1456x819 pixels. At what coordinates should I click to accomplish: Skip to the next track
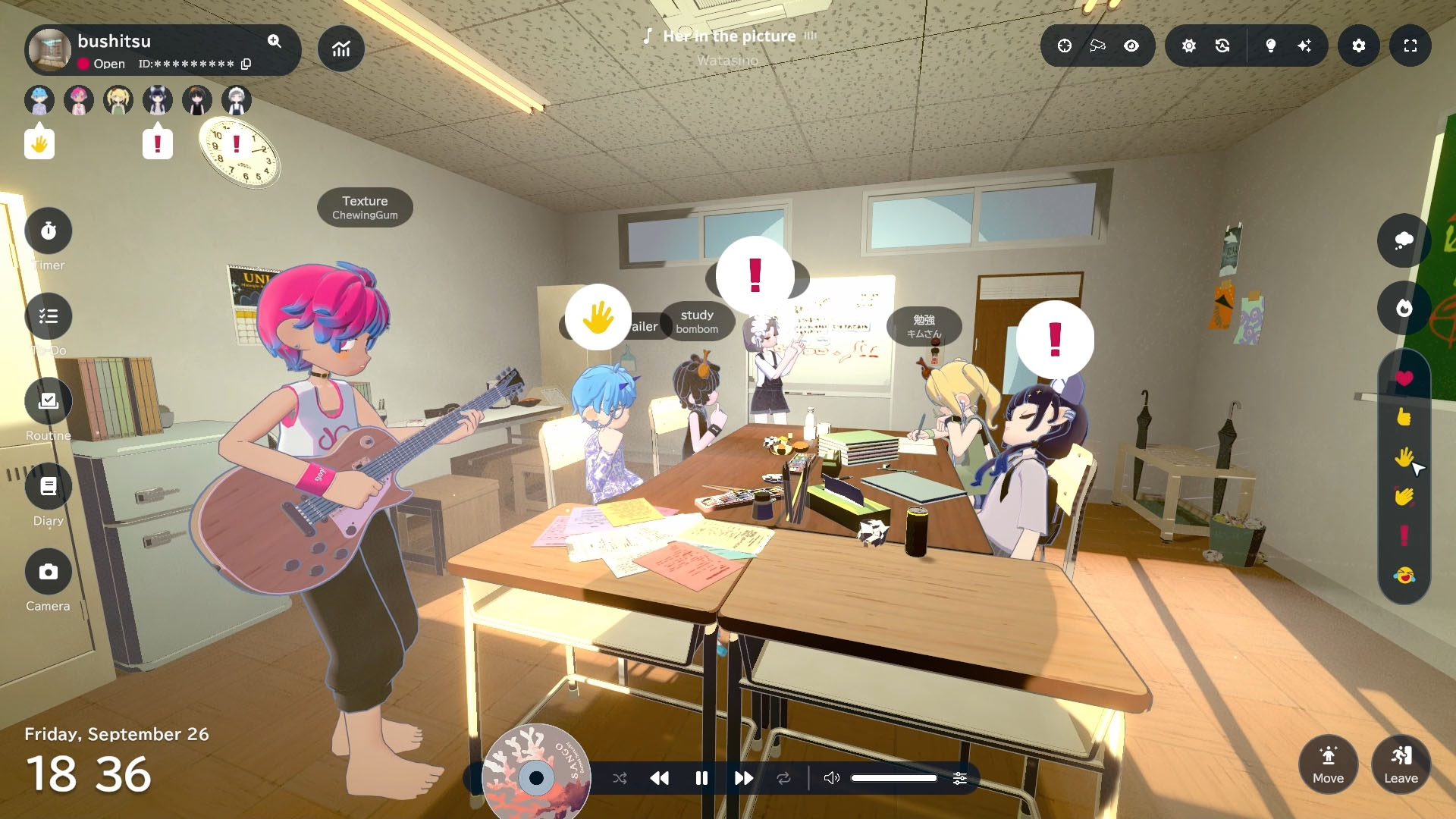(743, 778)
